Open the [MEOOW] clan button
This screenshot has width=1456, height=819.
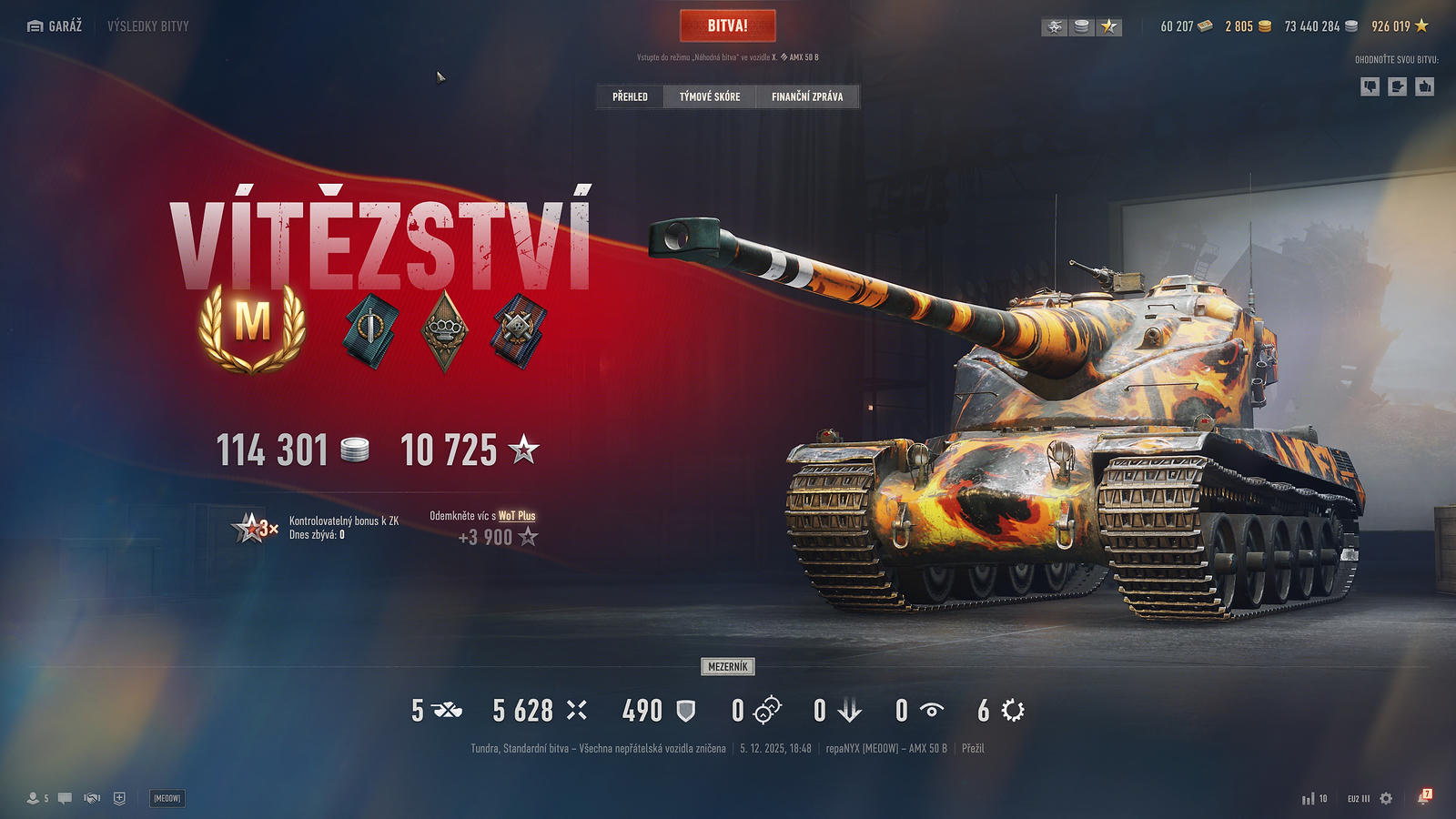(167, 798)
